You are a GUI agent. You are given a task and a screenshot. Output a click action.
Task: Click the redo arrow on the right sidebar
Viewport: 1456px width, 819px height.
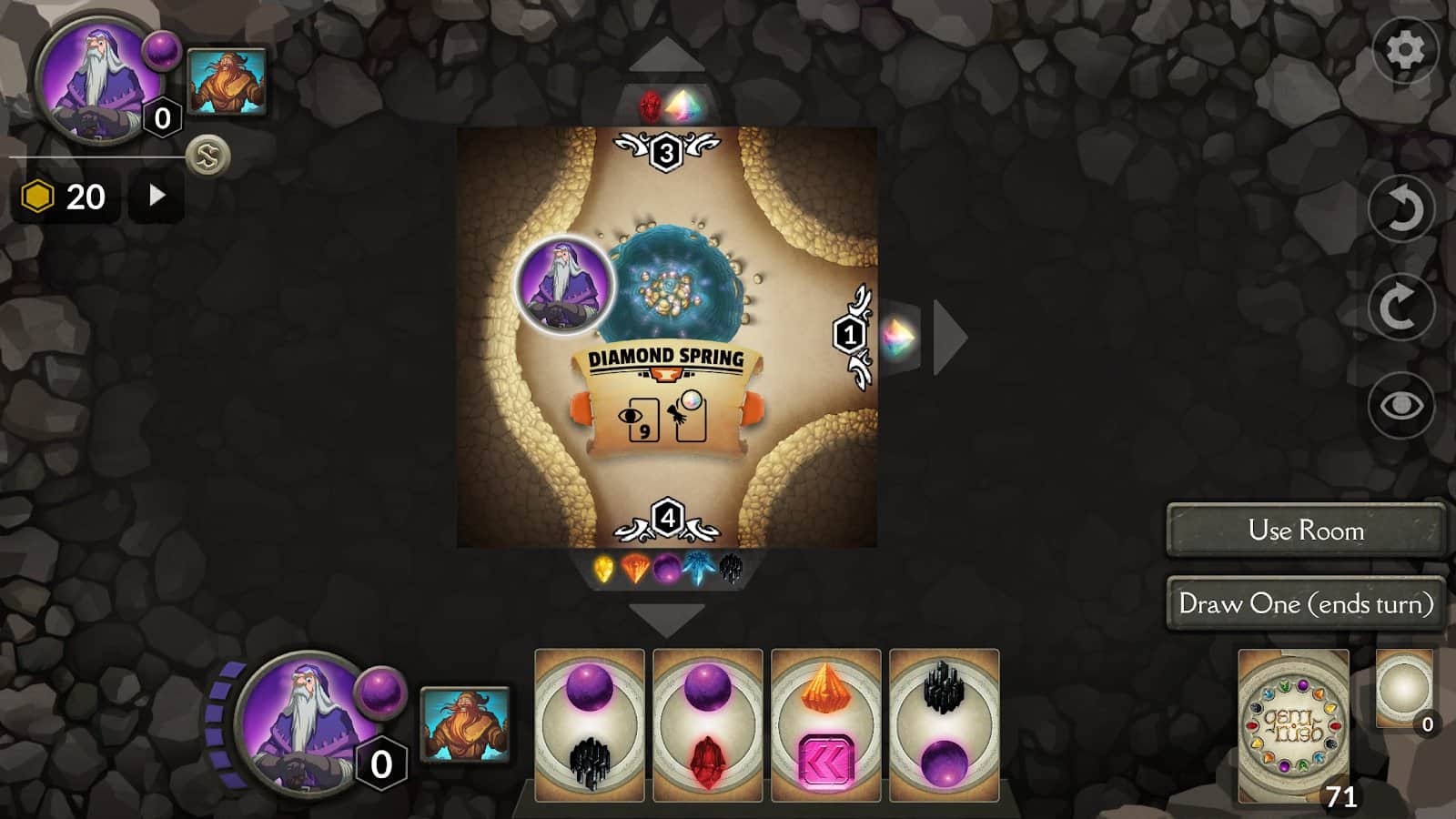tap(1402, 305)
